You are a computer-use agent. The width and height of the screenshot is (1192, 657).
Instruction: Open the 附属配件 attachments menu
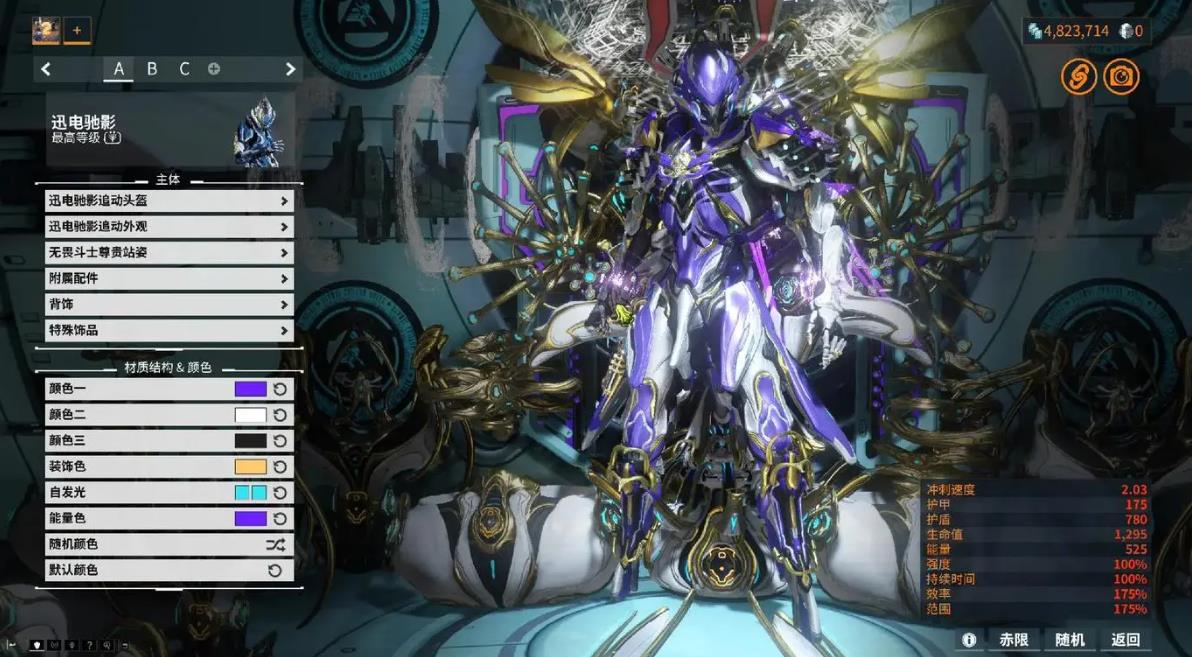click(x=168, y=279)
